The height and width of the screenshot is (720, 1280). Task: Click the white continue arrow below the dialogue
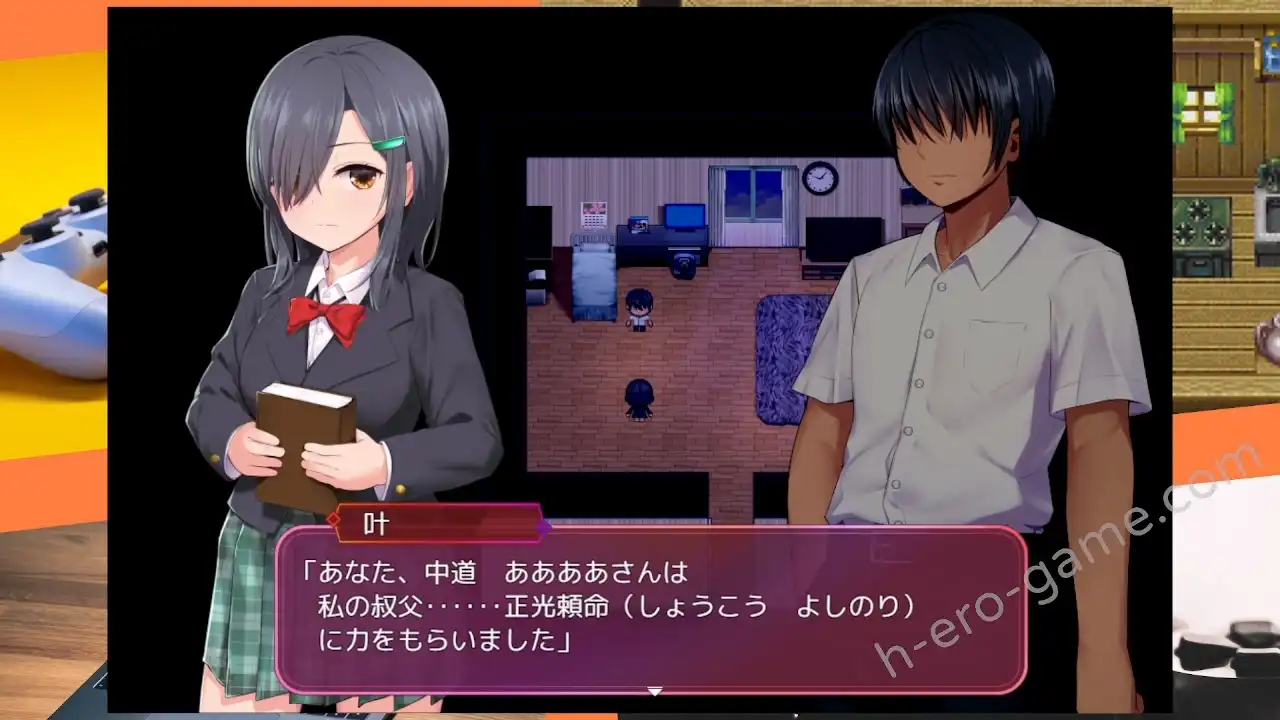pyautogui.click(x=655, y=690)
